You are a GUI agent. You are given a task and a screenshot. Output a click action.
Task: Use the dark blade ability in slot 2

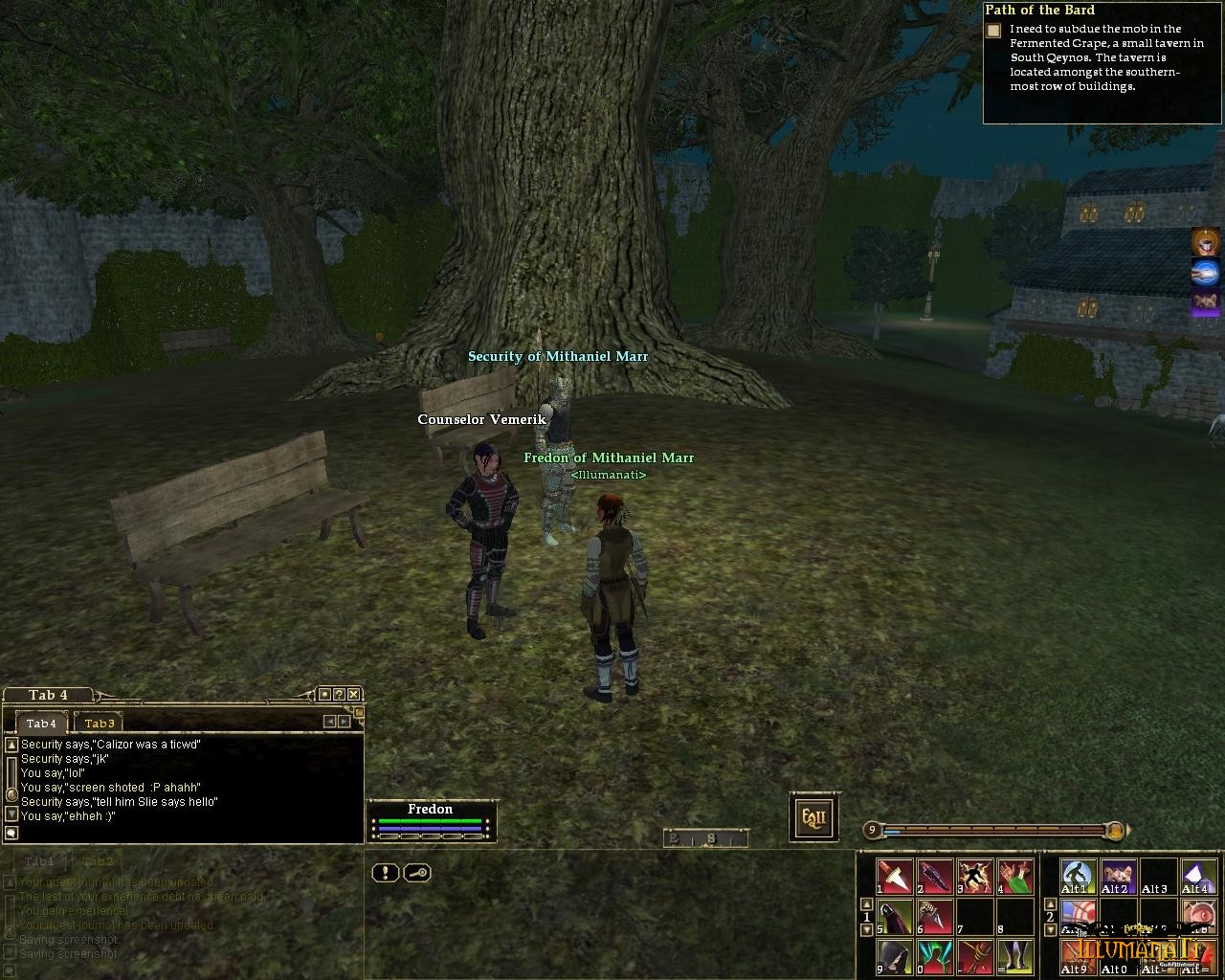click(935, 876)
